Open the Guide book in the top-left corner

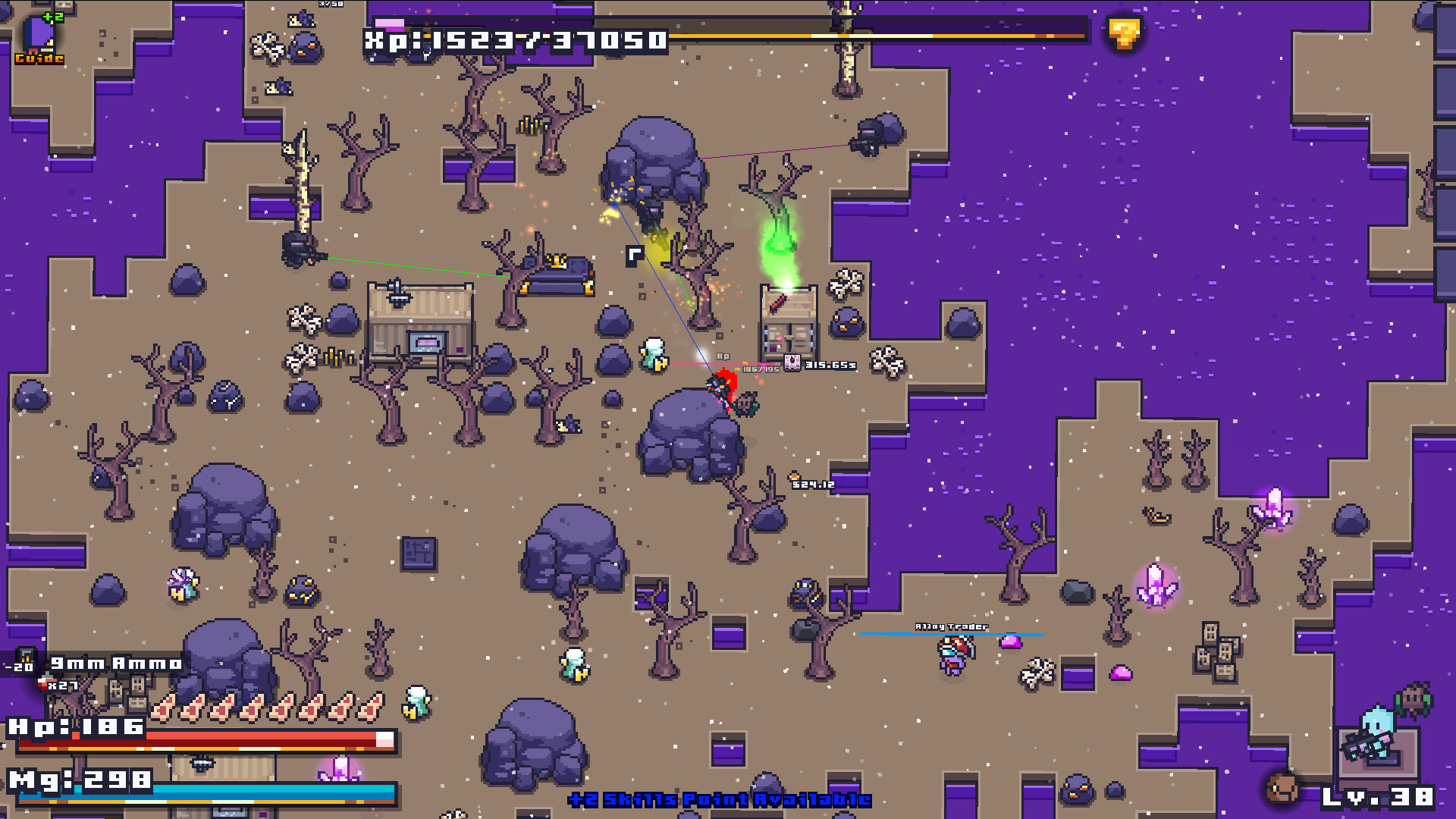point(36,33)
